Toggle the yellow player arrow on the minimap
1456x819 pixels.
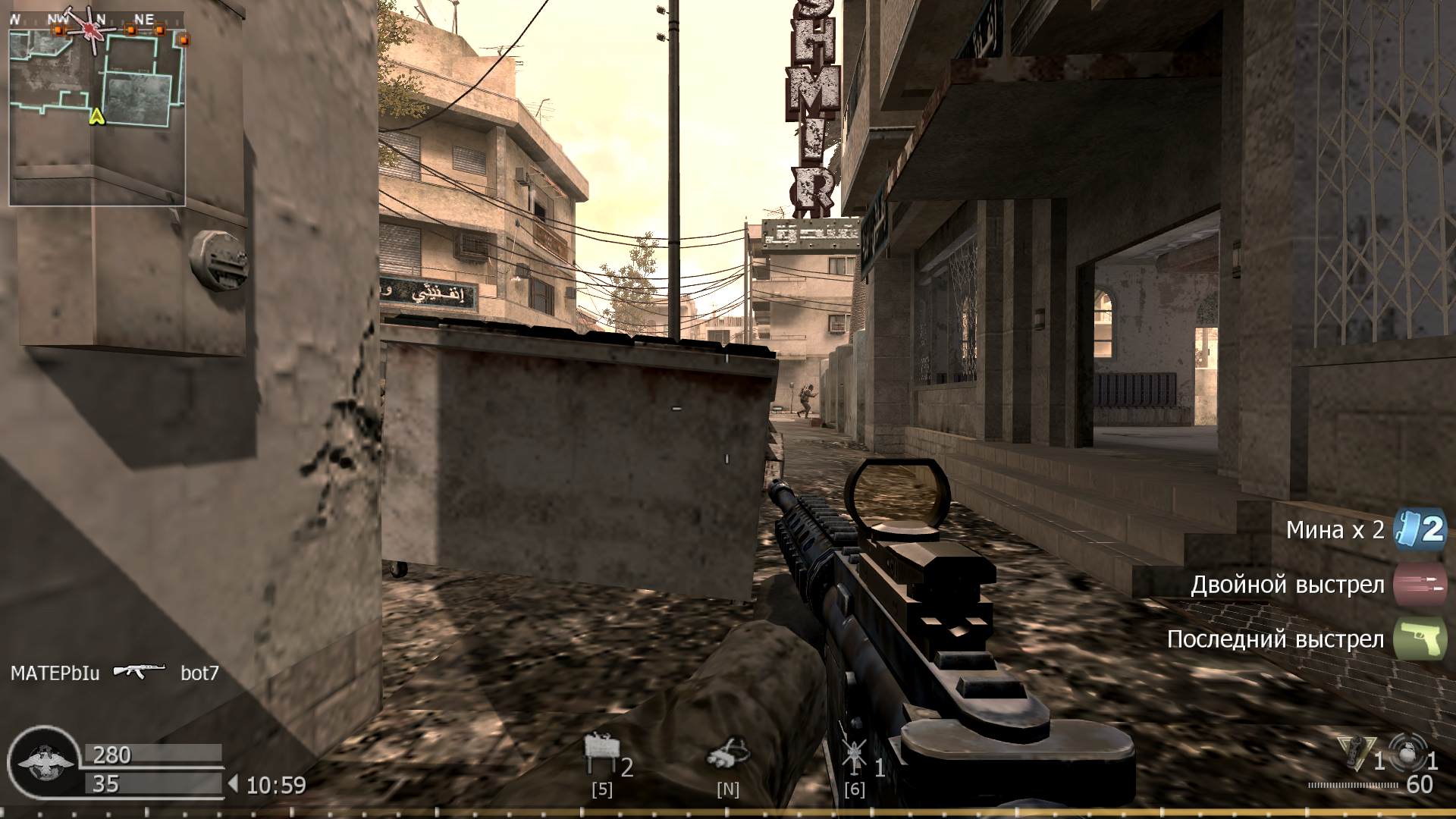pos(97,118)
